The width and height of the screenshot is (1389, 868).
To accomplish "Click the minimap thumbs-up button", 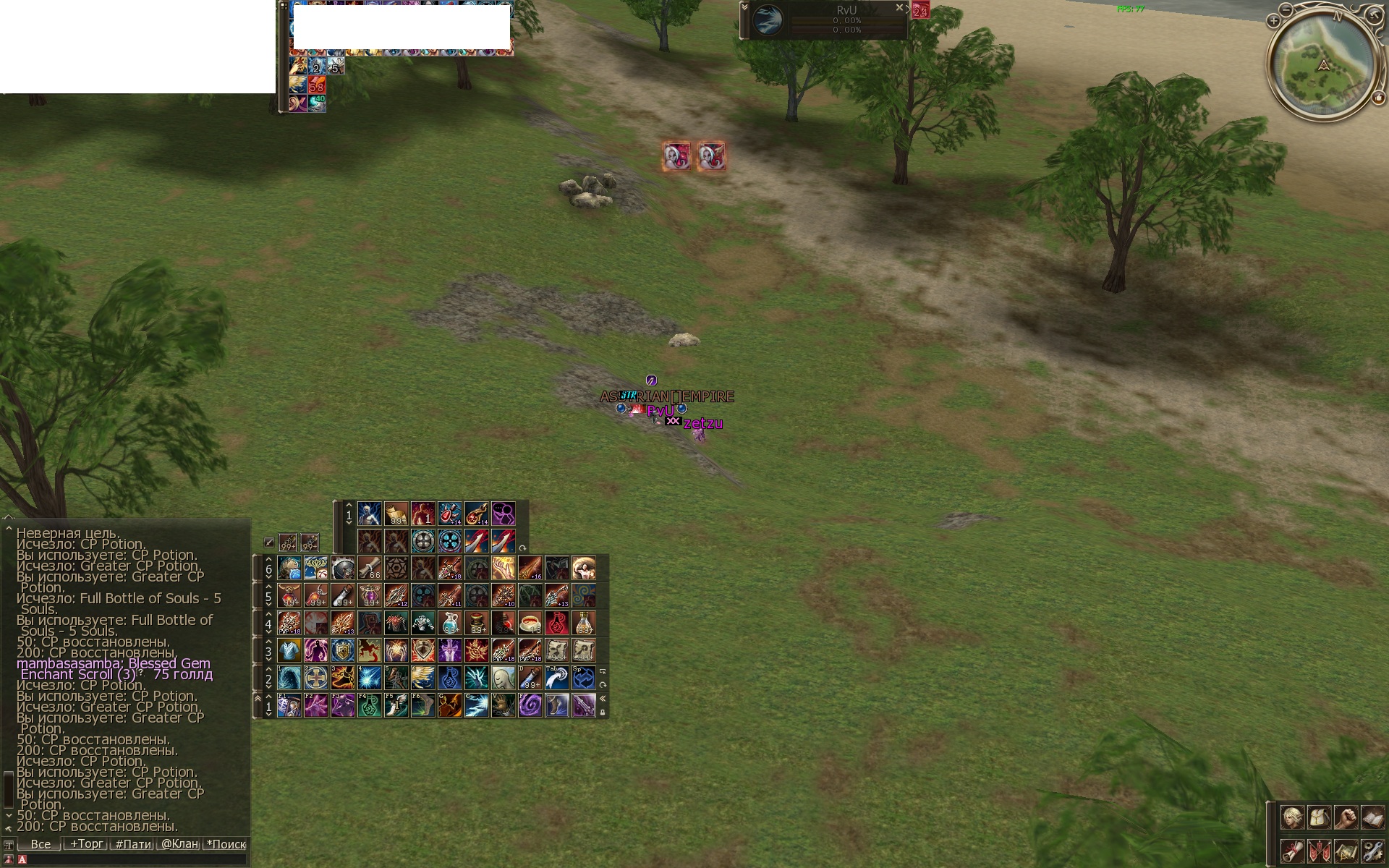I will tap(1379, 99).
